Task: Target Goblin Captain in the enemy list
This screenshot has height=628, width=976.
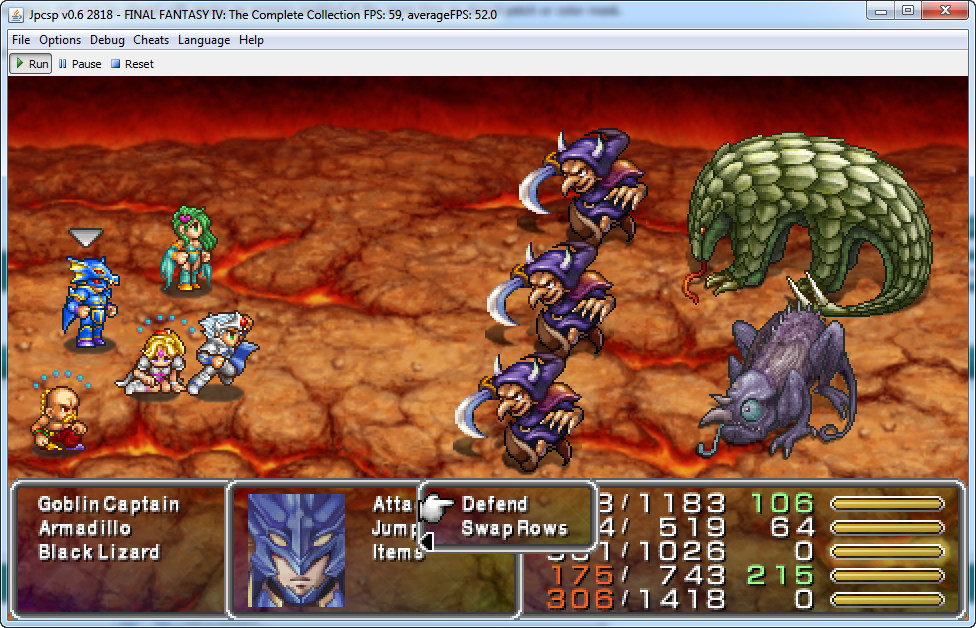Action: coord(108,504)
